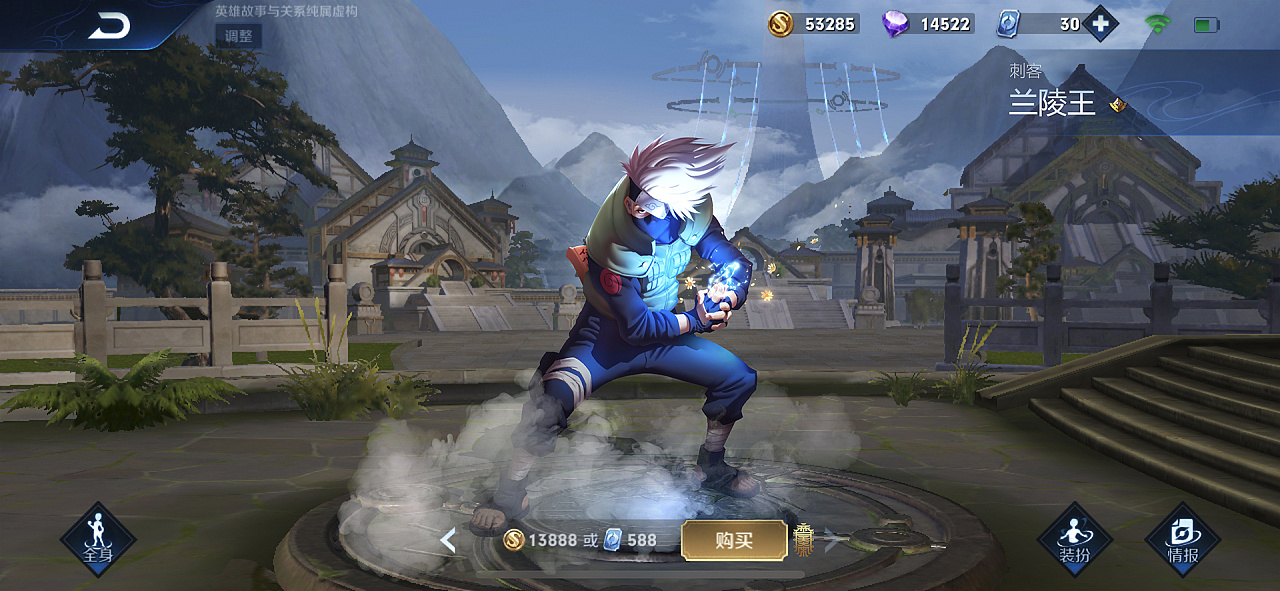Click the badge icon next to 兰陵王
The width and height of the screenshot is (1280, 591).
tap(1118, 105)
